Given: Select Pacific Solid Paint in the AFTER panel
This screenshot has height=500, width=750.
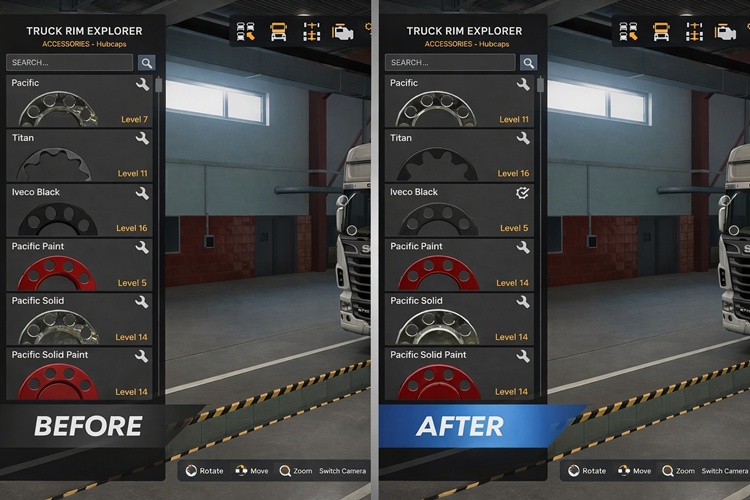Looking at the screenshot, I should click(x=459, y=373).
